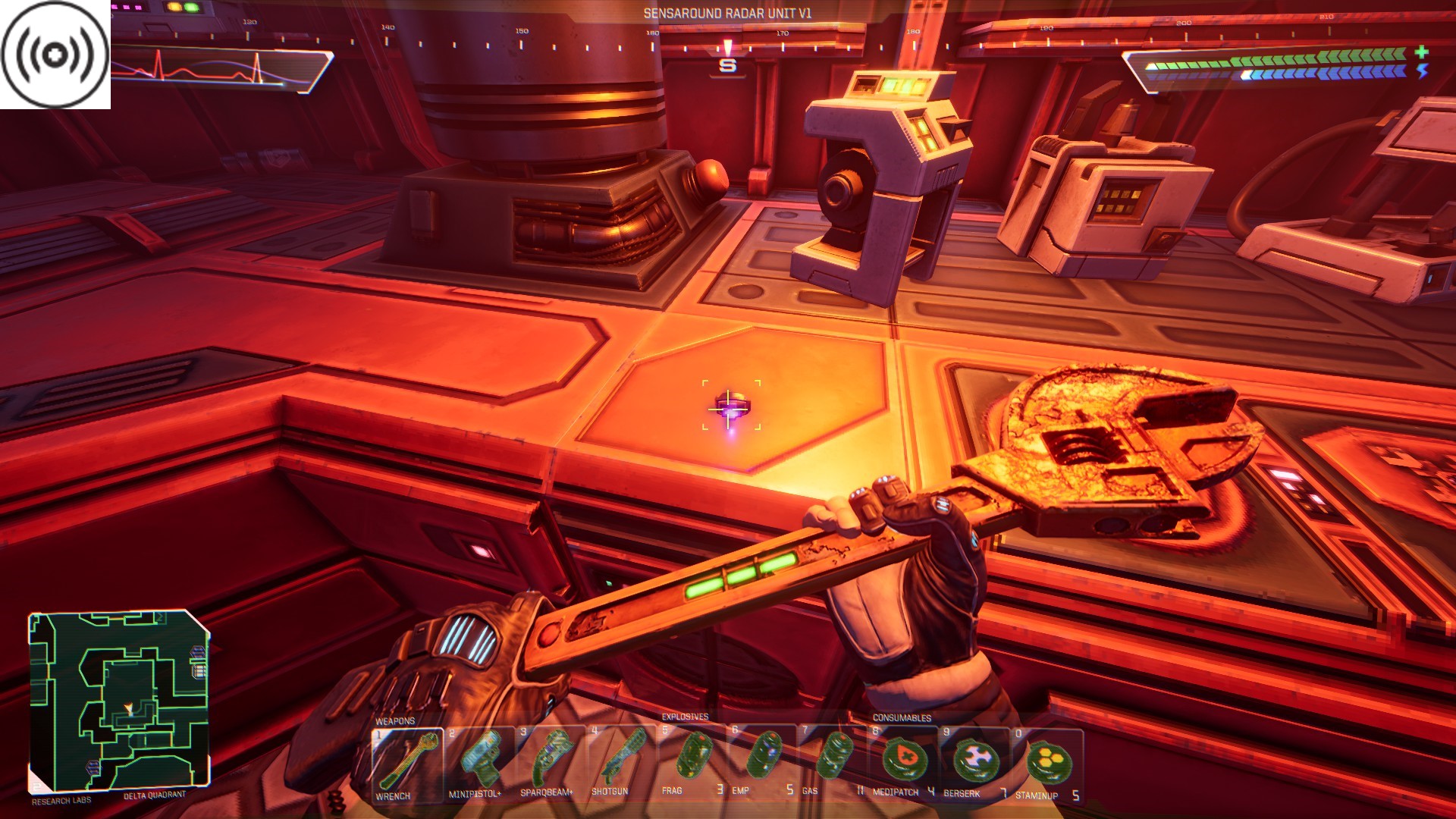Open the Research Labs minimap
Screen dimensions: 1456x819
click(119, 701)
